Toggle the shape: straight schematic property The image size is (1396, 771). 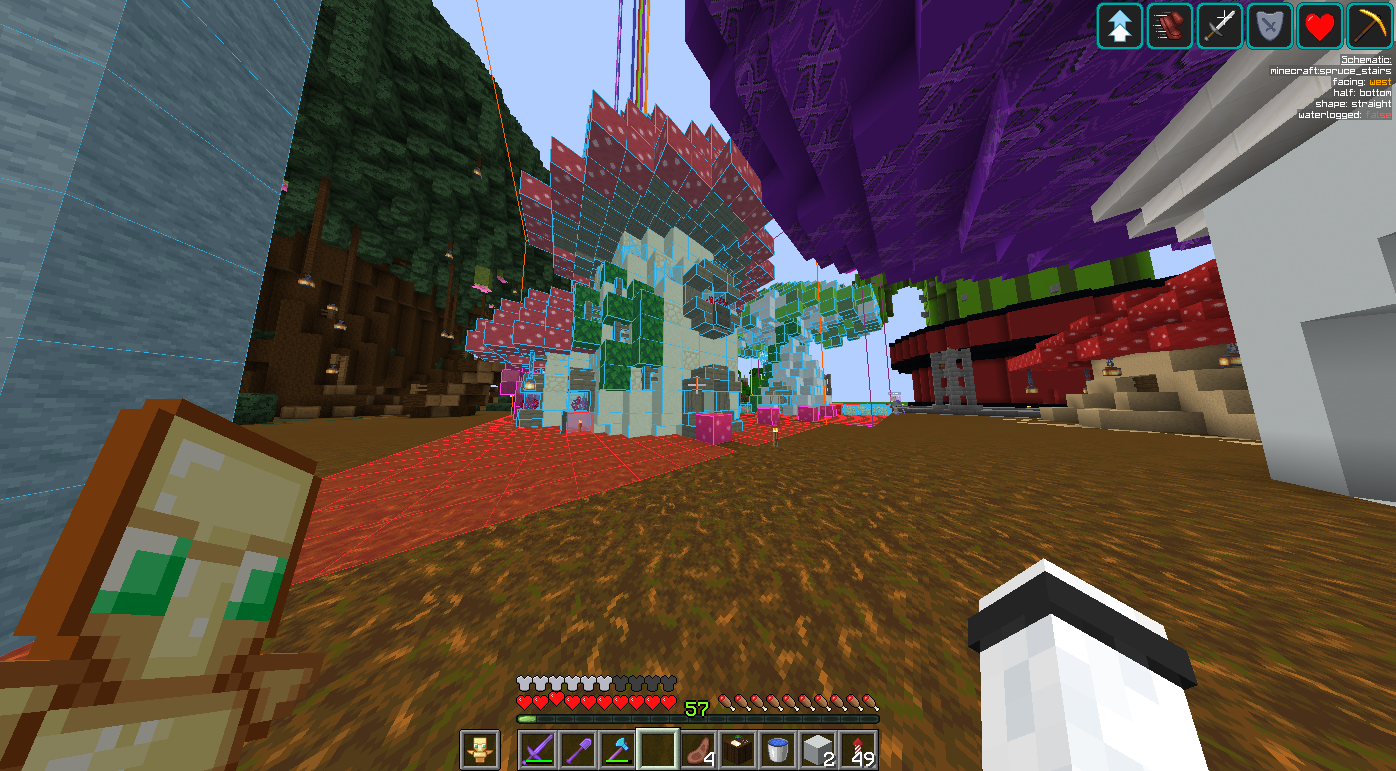[x=1352, y=104]
